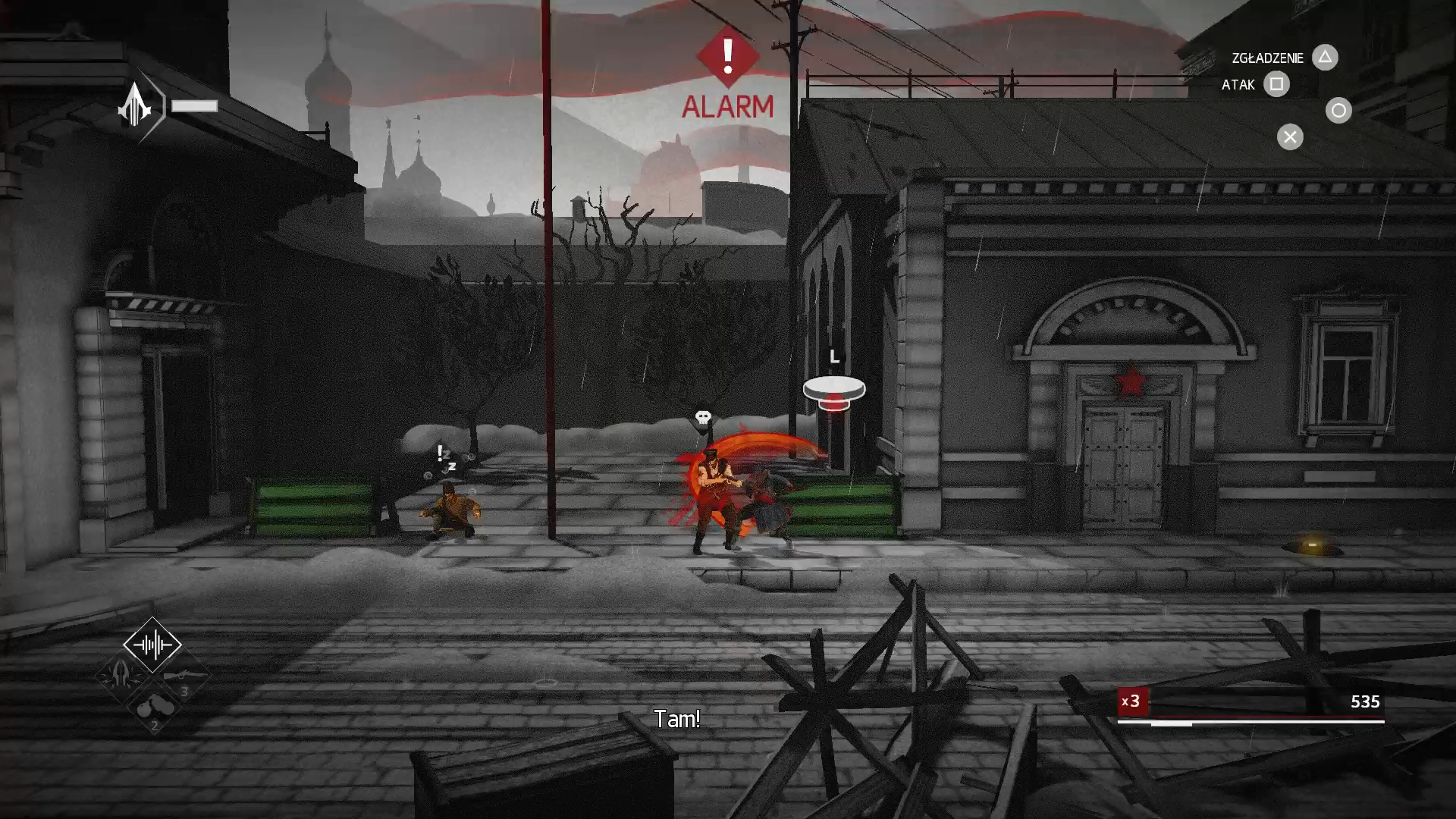Activate the electric blade gadget icon
The height and width of the screenshot is (819, 1456).
pos(121,674)
